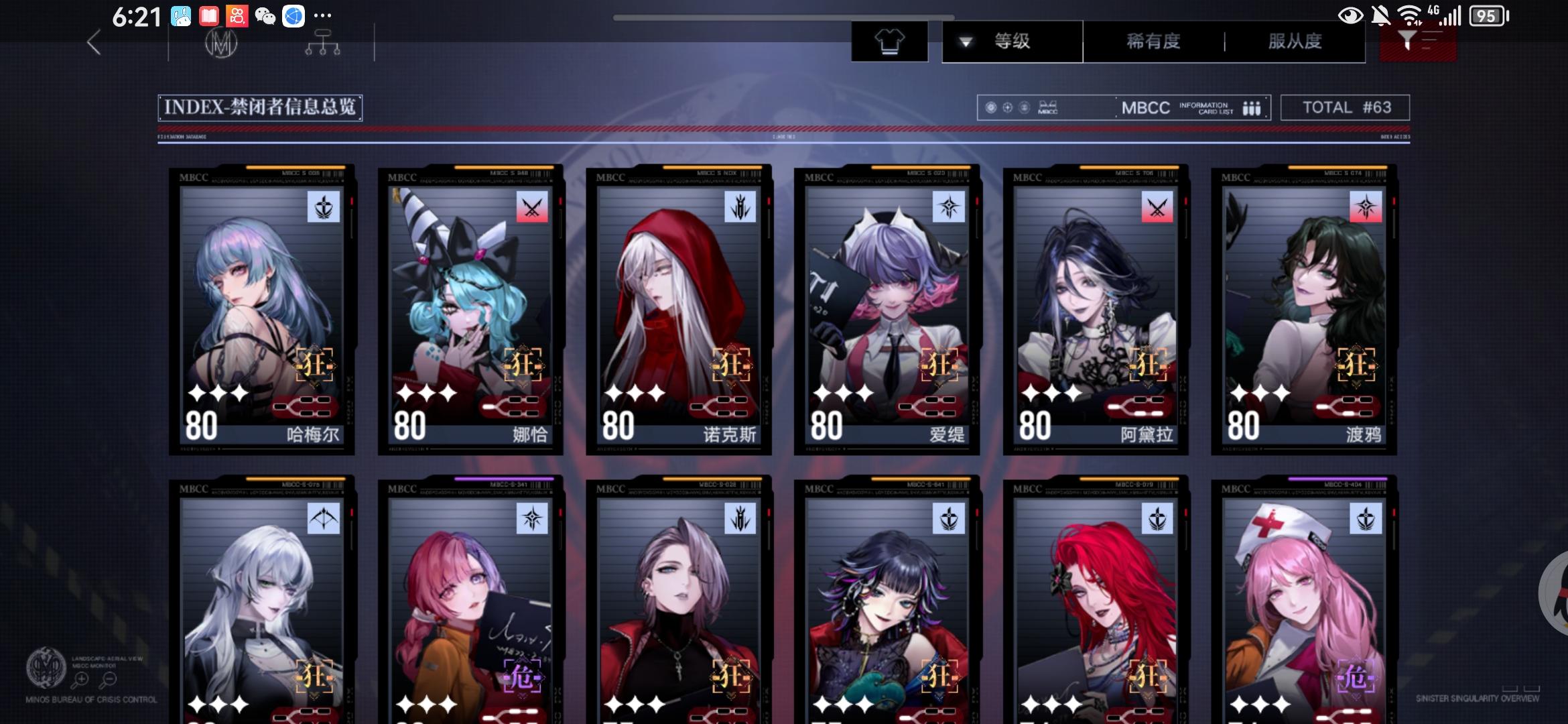Open the 等级 sorting dropdown arrow
Image resolution: width=1568 pixels, height=724 pixels.
point(965,42)
